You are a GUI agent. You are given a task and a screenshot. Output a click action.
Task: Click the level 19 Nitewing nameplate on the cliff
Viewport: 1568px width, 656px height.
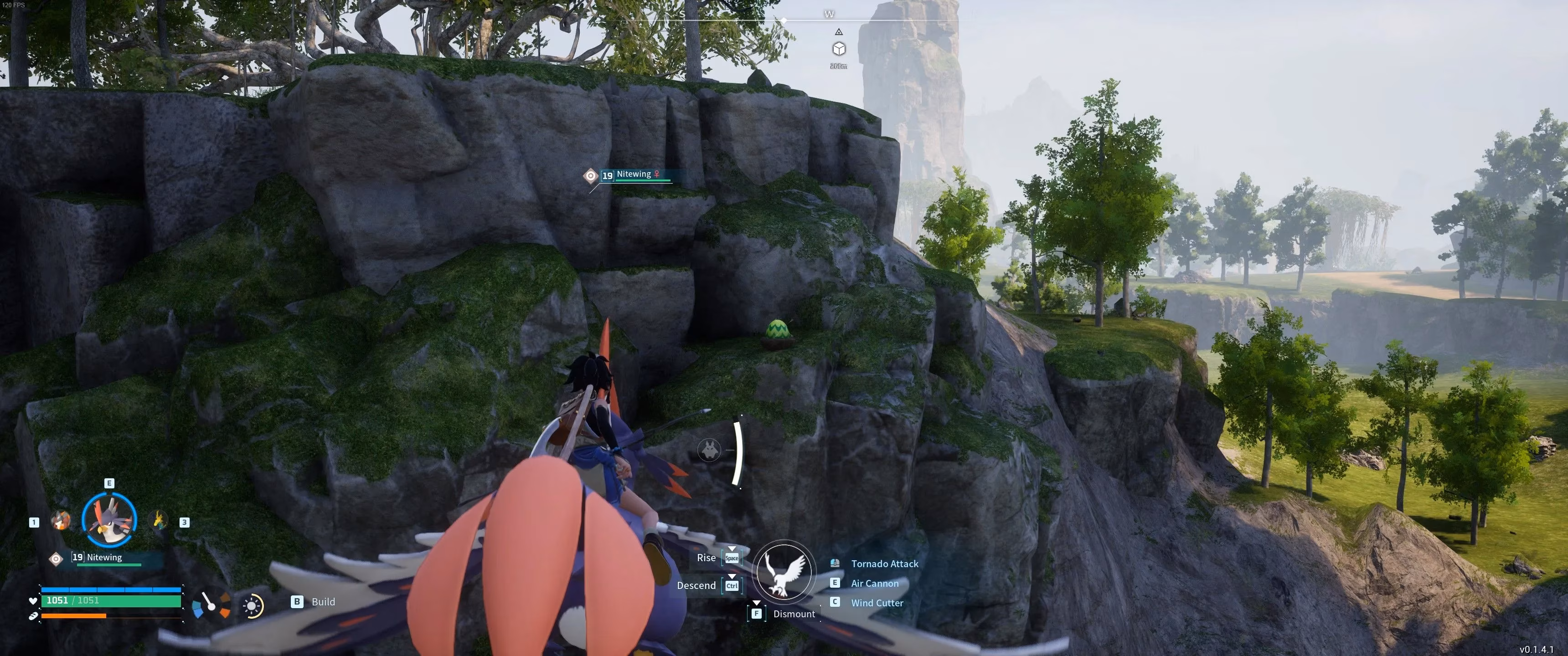point(634,175)
